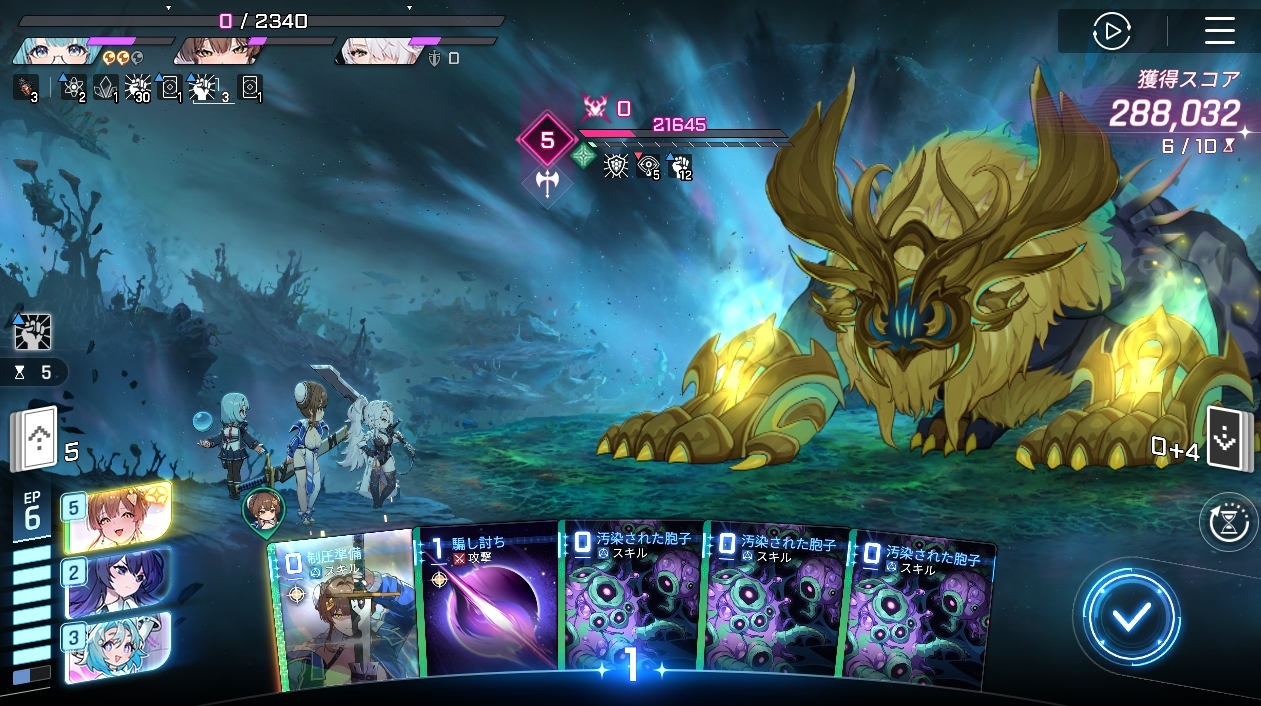The width and height of the screenshot is (1261, 706).
Task: Inspect the enemy's fist buff status icon
Action: pos(681,166)
